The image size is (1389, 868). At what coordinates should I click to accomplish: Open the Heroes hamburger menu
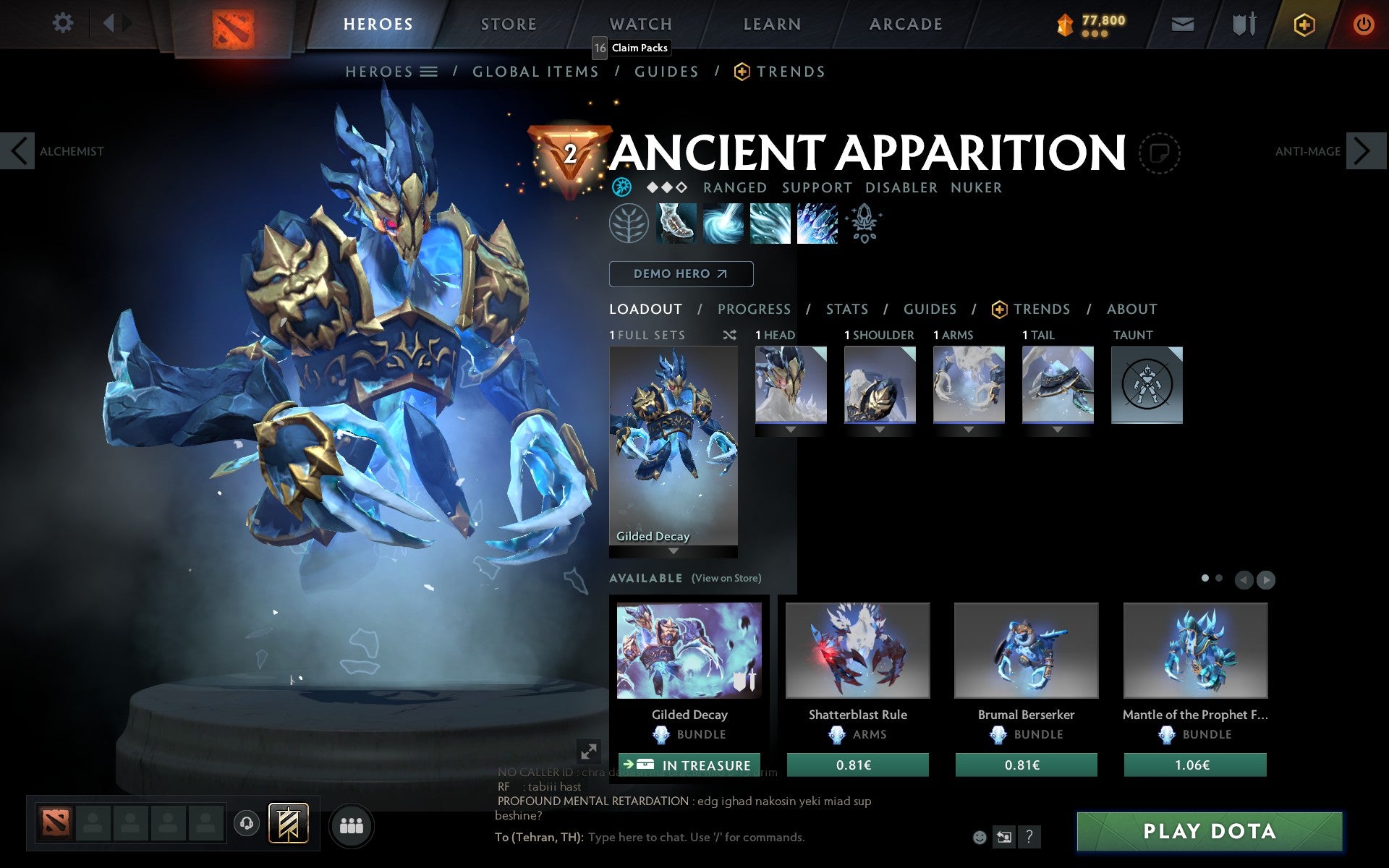pyautogui.click(x=428, y=71)
